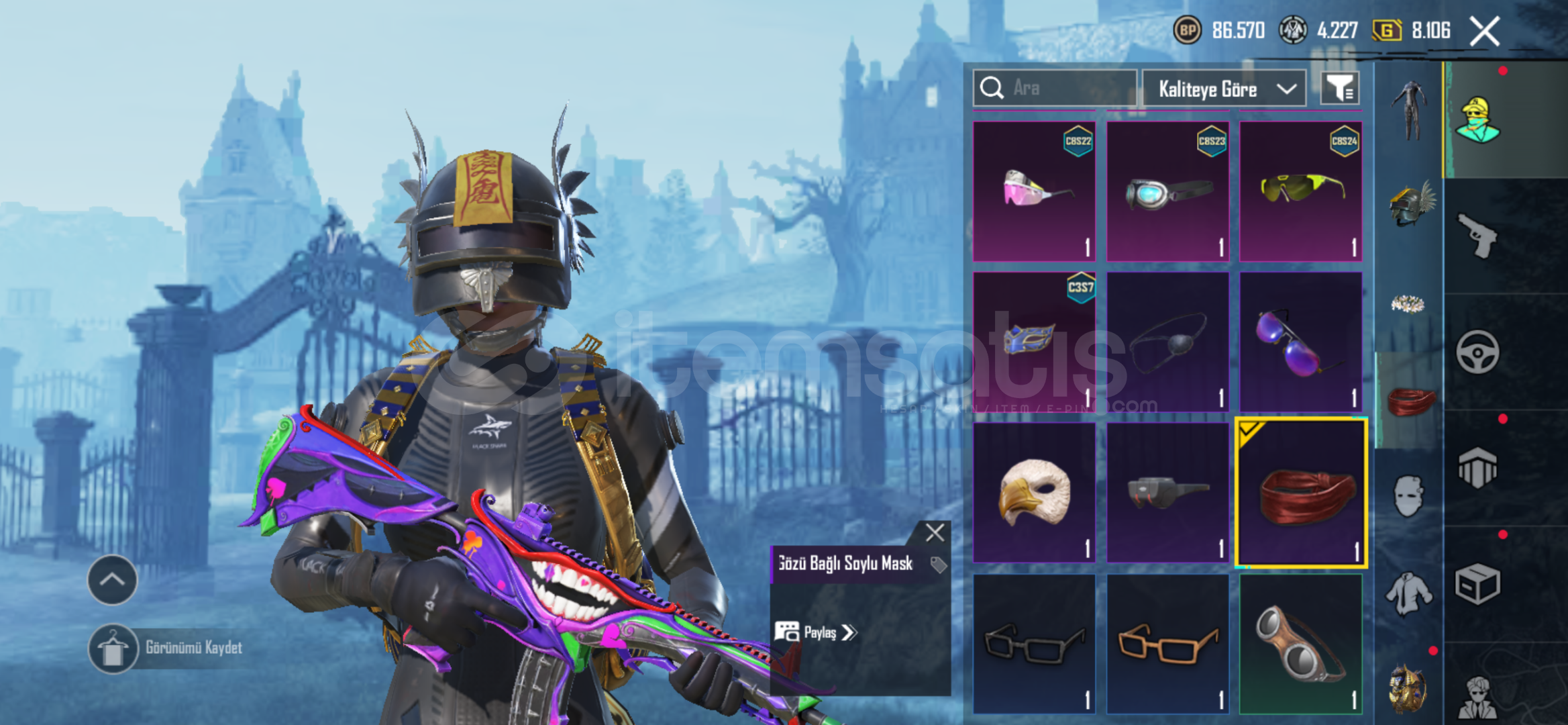Select the pink visor glasses item
Screen dimensions: 1568x725
[x=1034, y=192]
